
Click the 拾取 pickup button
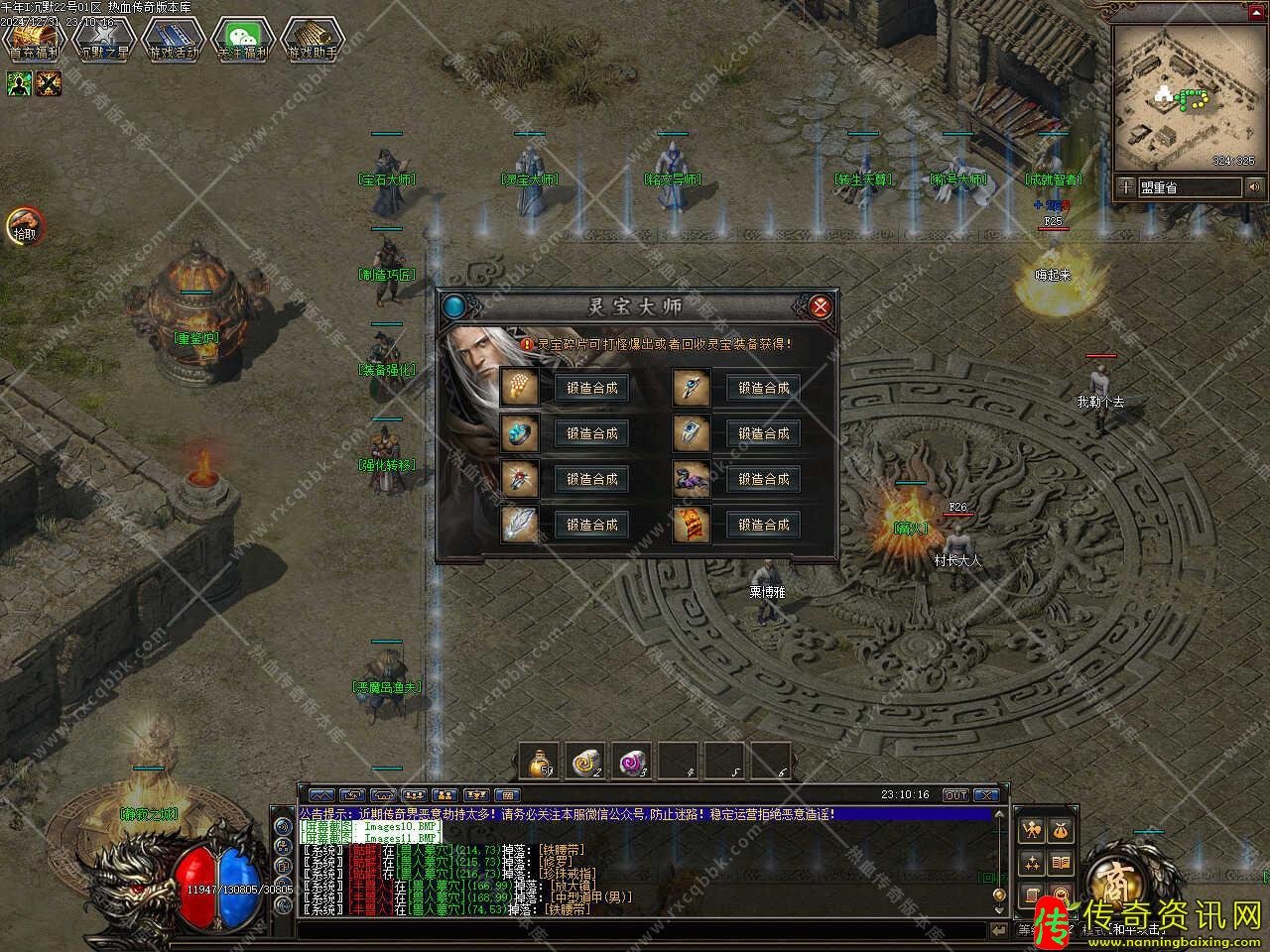coord(25,226)
